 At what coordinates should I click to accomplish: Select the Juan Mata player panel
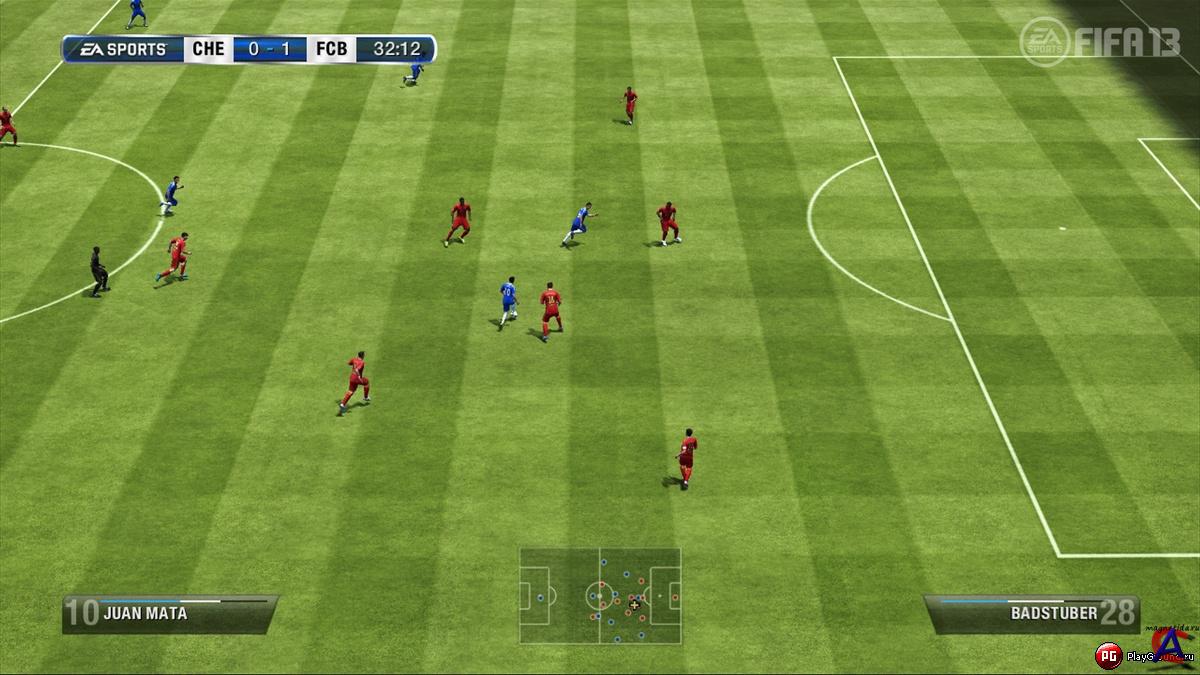click(x=169, y=613)
